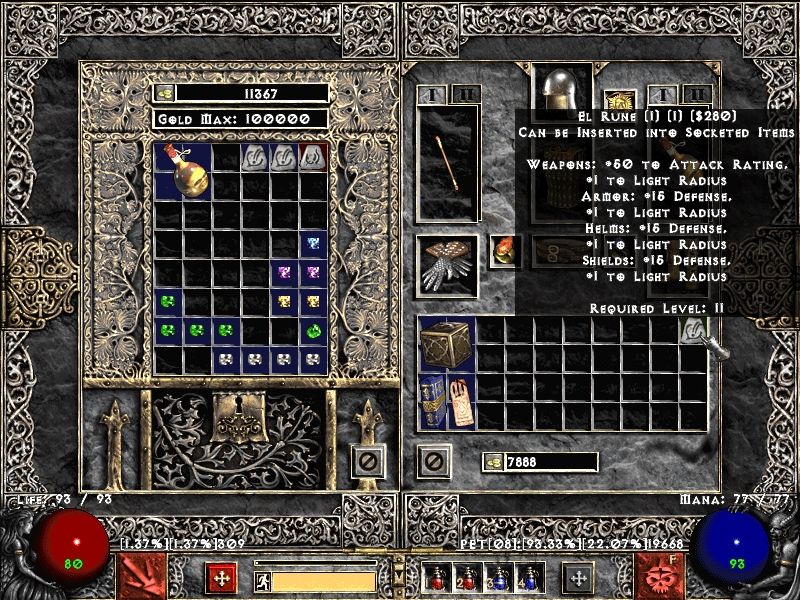Click the equipped ring beside the gloves
Image resolution: width=800 pixels, height=600 pixels.
click(x=503, y=251)
